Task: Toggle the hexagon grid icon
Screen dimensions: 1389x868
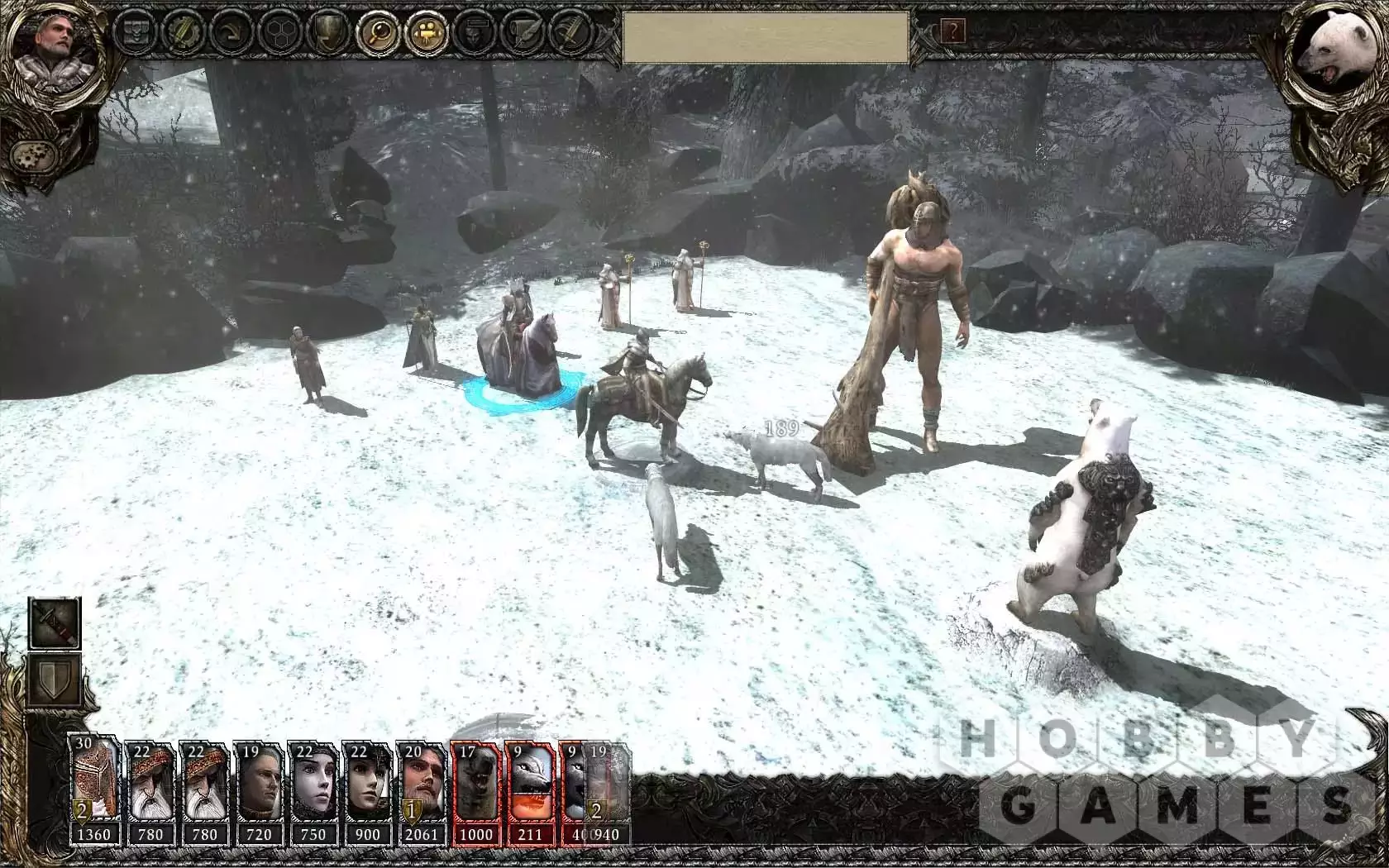Action: (x=279, y=32)
